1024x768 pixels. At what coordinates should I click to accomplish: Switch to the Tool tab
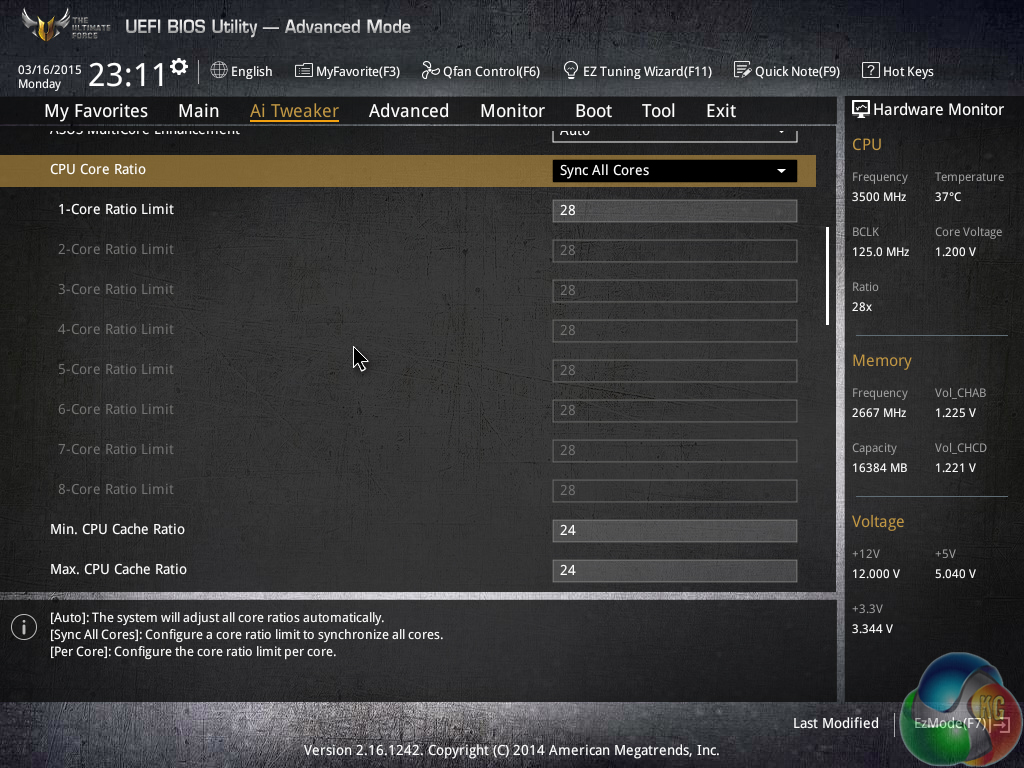click(658, 111)
